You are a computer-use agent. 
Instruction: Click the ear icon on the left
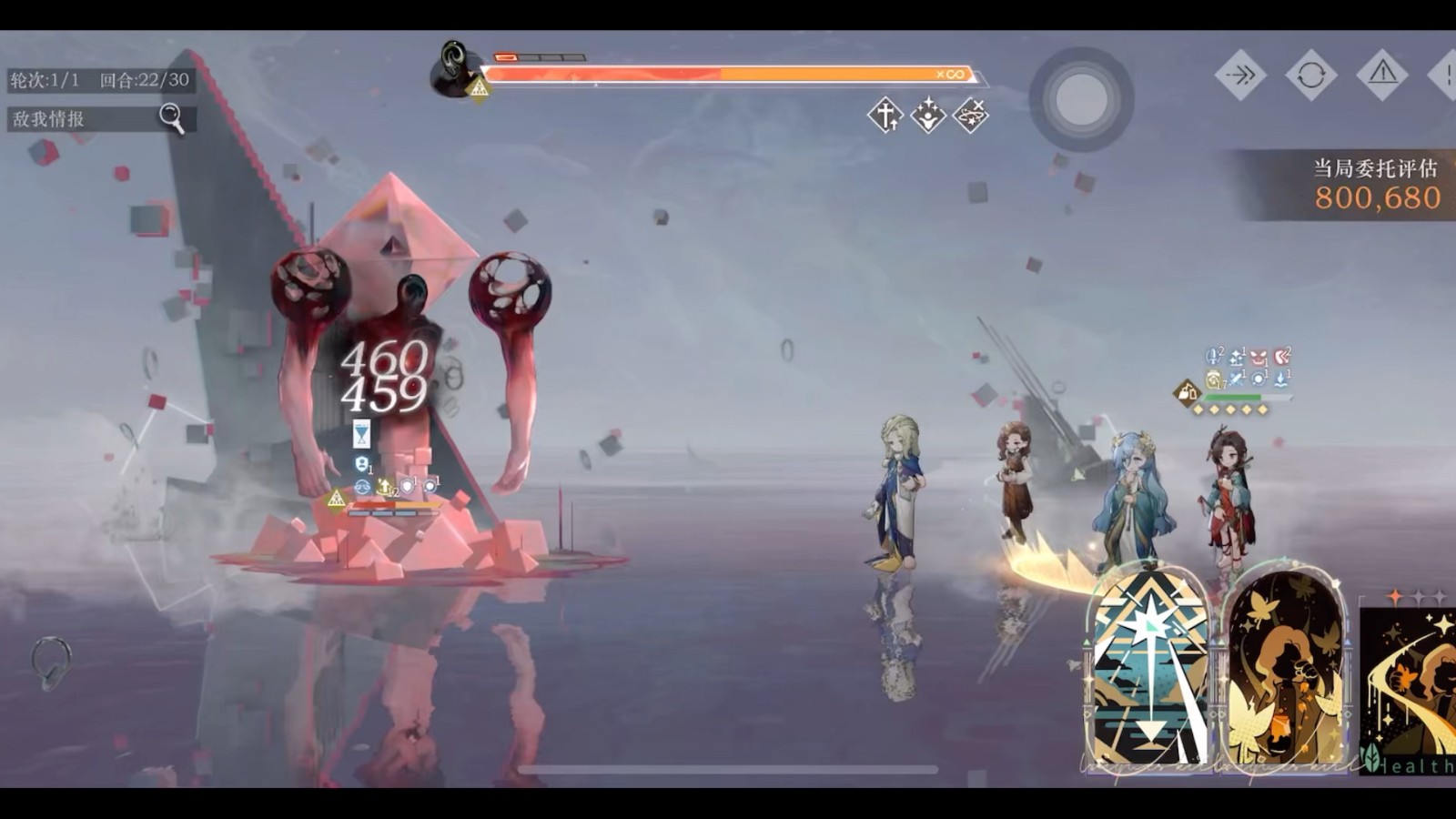pos(52,662)
